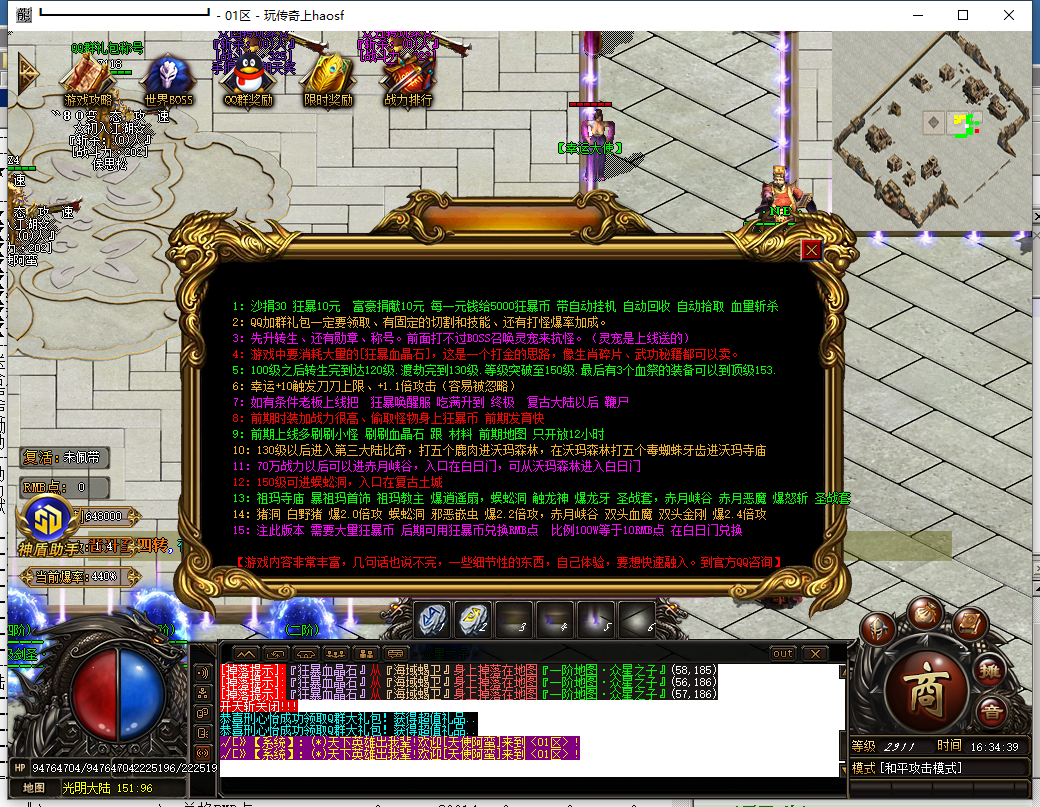Maximize the game window
The image size is (1040, 807).
(x=963, y=16)
